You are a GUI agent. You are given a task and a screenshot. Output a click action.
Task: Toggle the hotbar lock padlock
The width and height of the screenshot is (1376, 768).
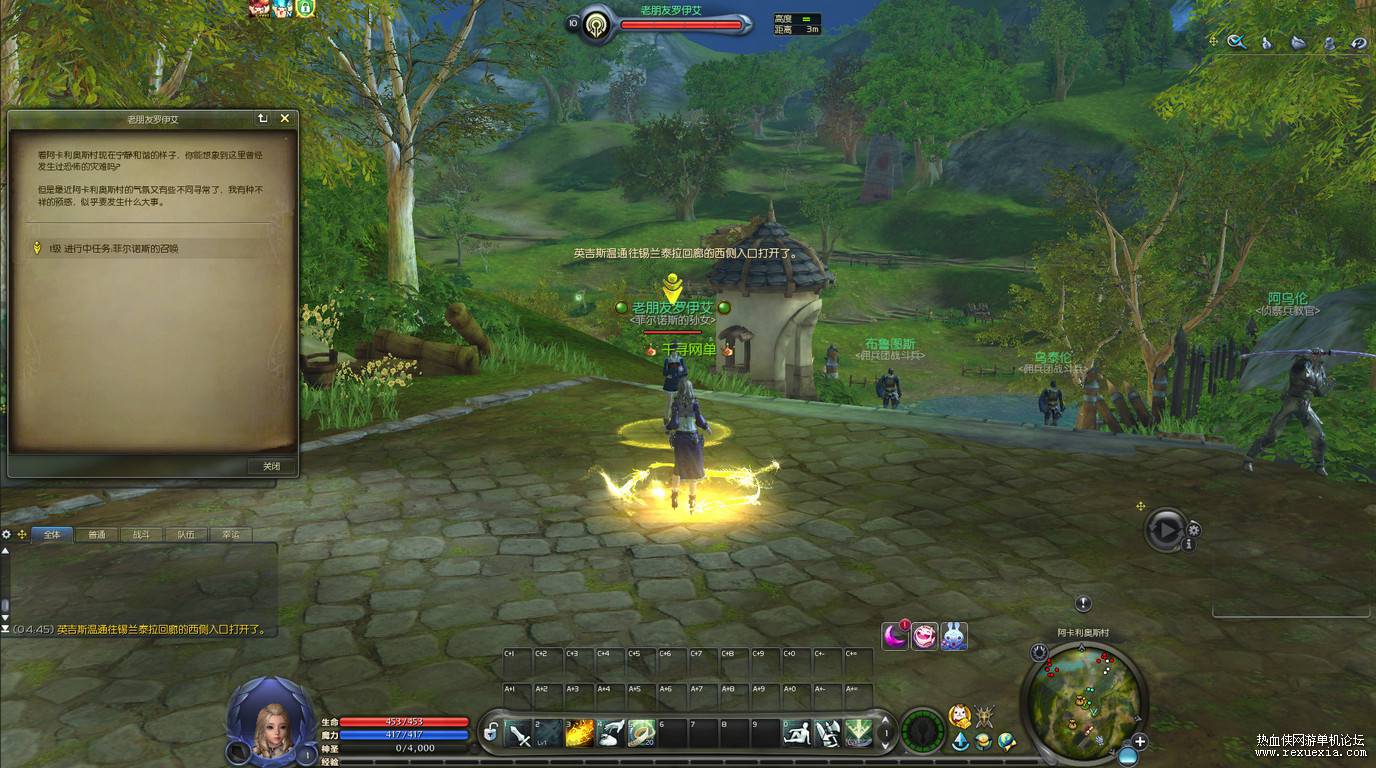(x=491, y=733)
